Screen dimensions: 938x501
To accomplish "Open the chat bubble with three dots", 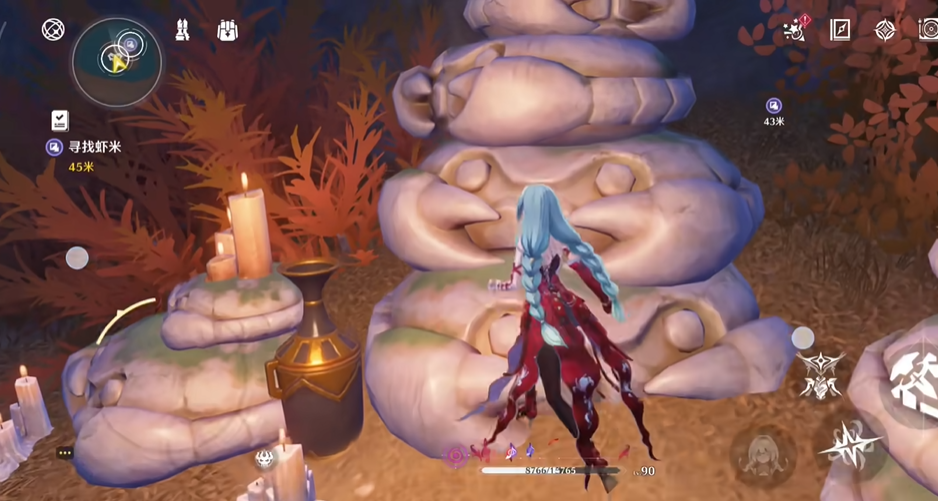I will [65, 453].
